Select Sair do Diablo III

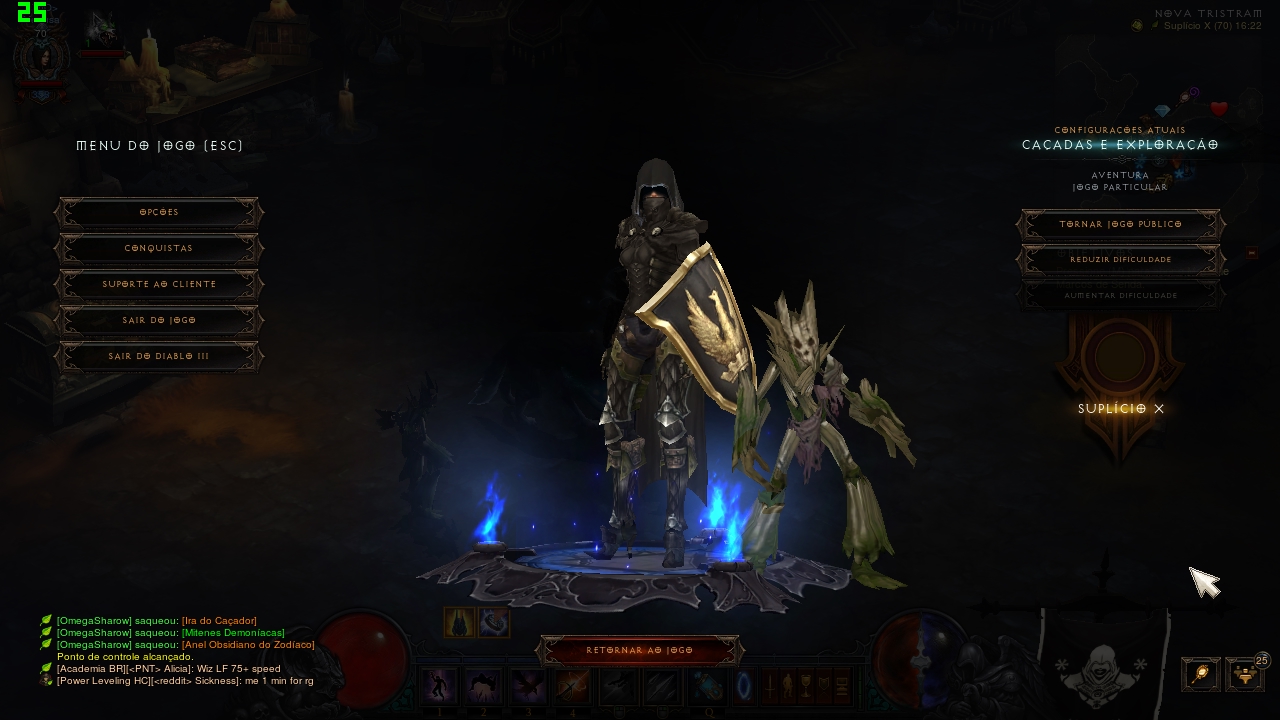click(x=158, y=356)
